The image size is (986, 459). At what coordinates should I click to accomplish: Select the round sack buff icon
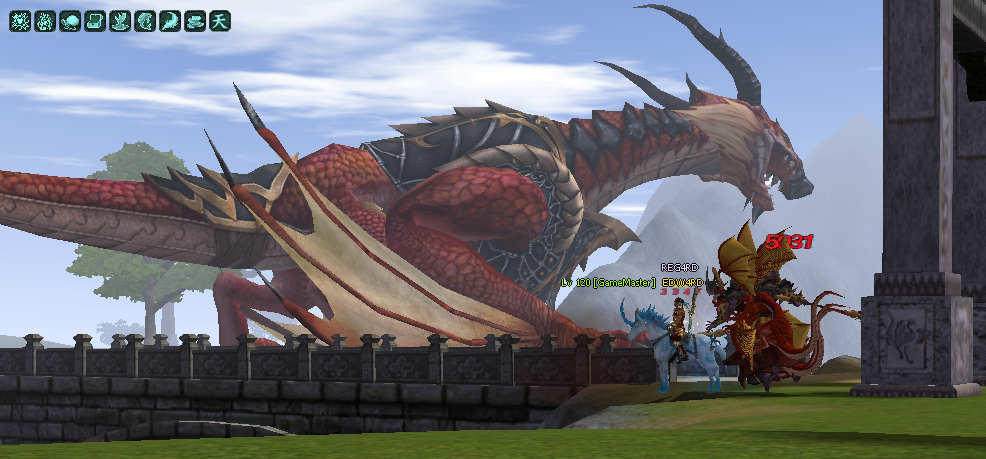click(x=70, y=20)
